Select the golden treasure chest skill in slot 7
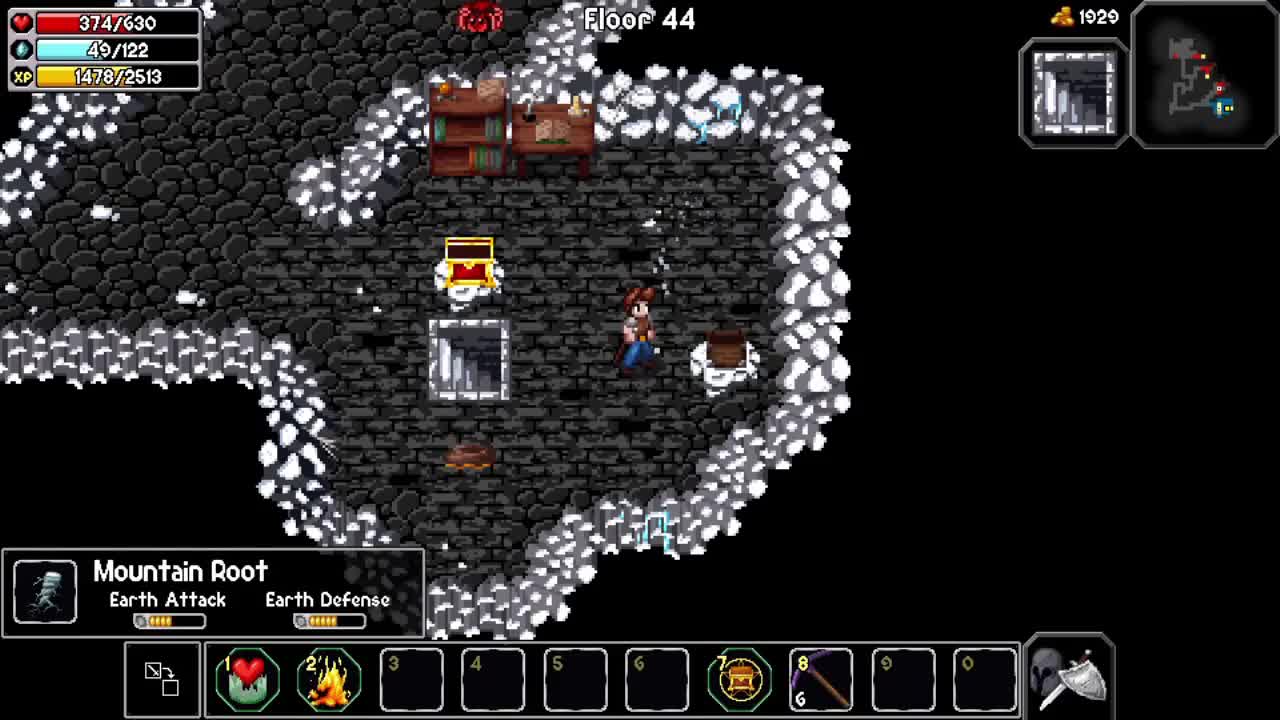 739,680
